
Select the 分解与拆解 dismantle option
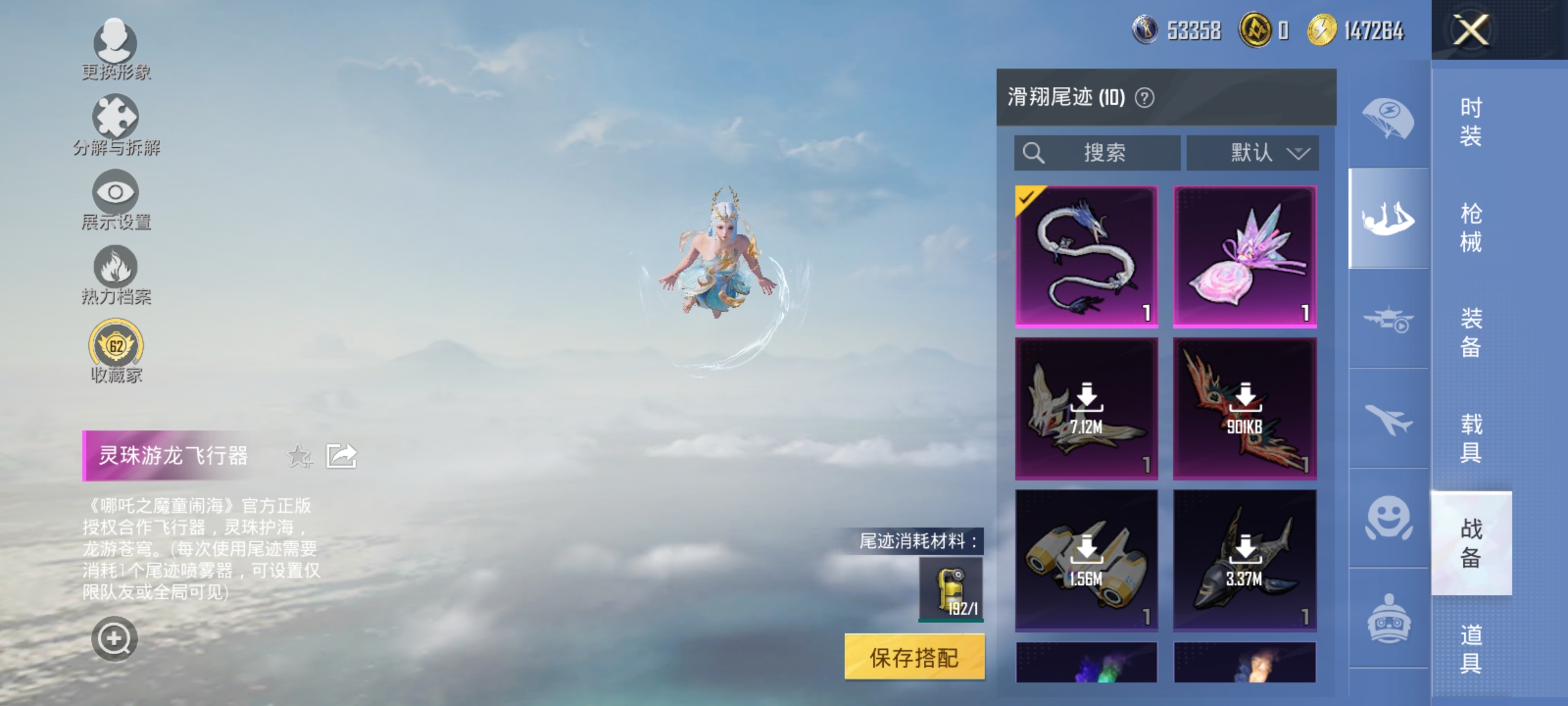[x=116, y=121]
